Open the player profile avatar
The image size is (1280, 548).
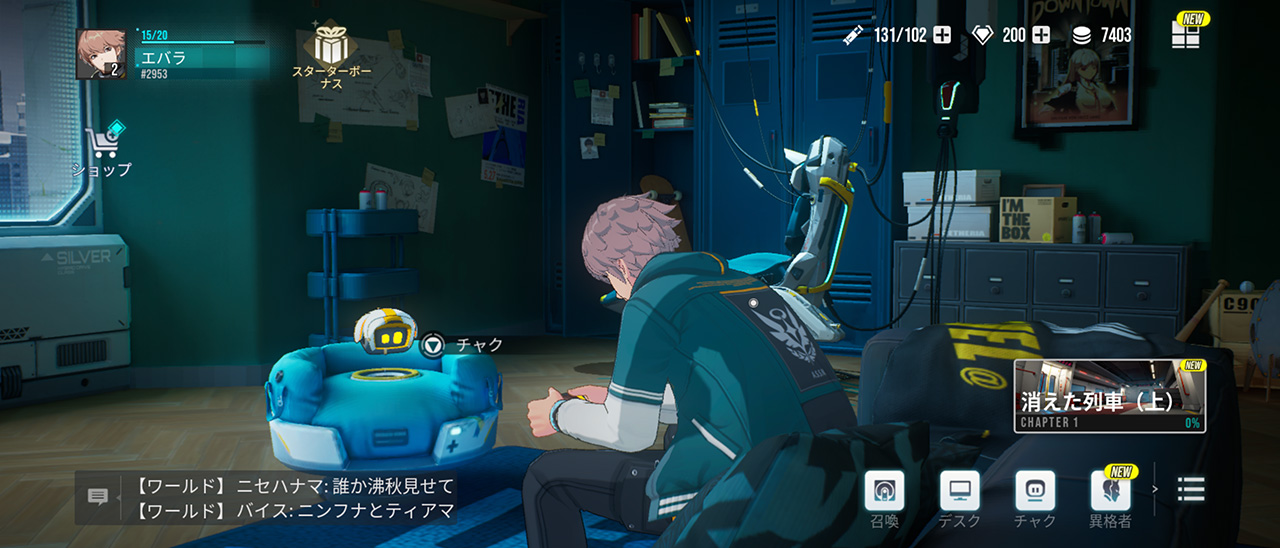101,54
